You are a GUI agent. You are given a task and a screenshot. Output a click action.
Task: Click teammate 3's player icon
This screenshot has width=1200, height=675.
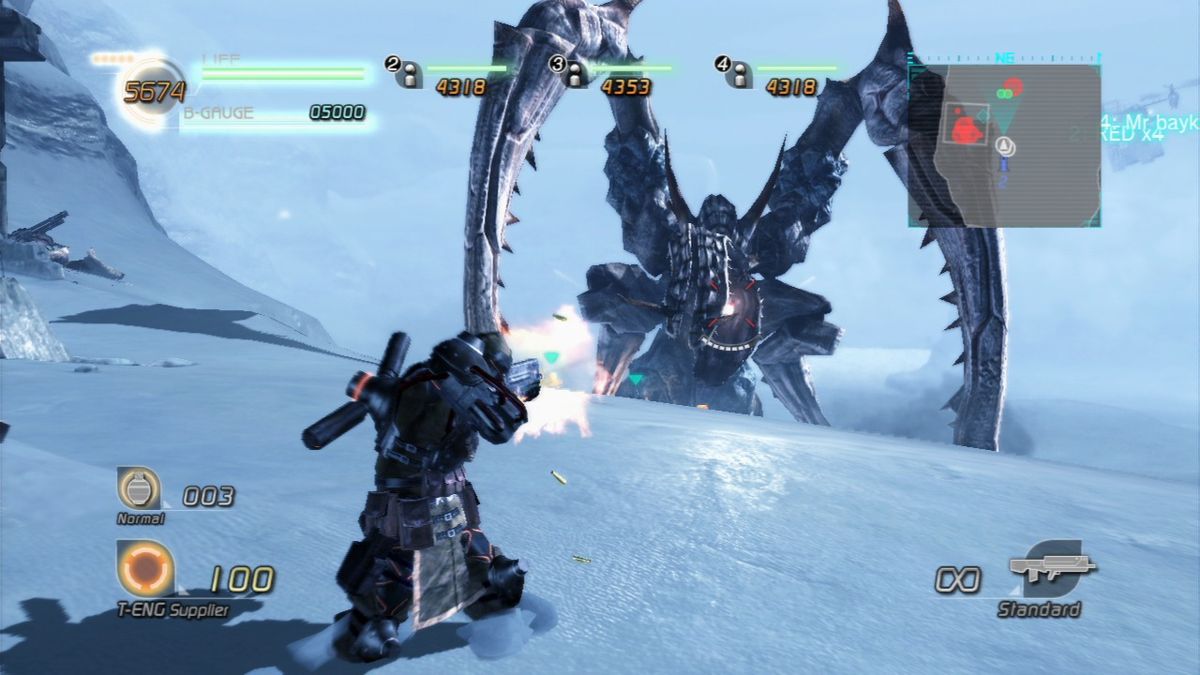coord(574,75)
